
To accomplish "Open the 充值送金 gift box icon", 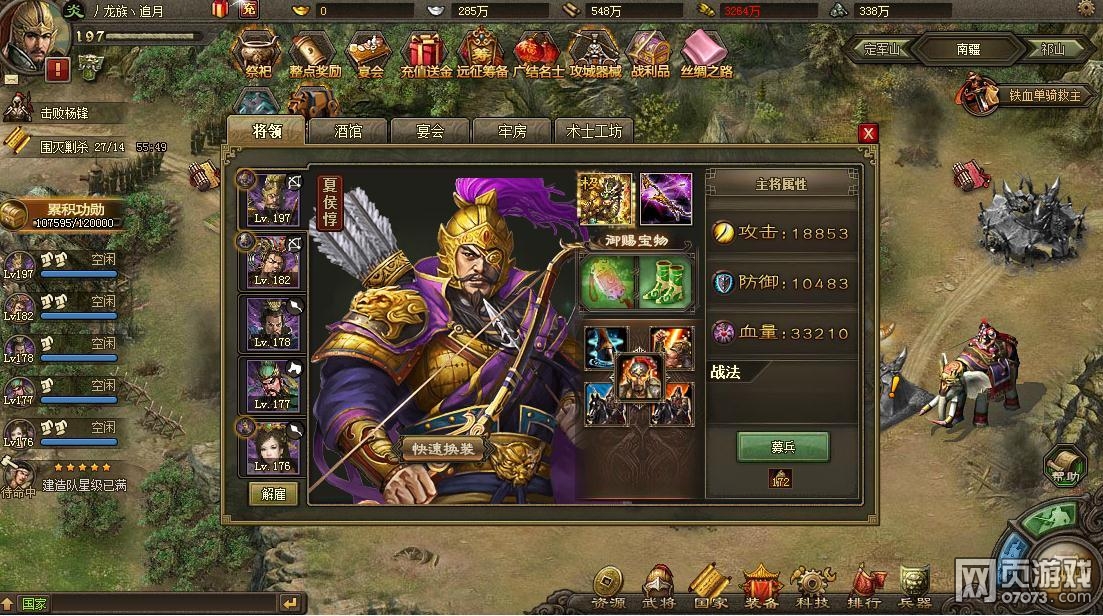I will tap(427, 55).
